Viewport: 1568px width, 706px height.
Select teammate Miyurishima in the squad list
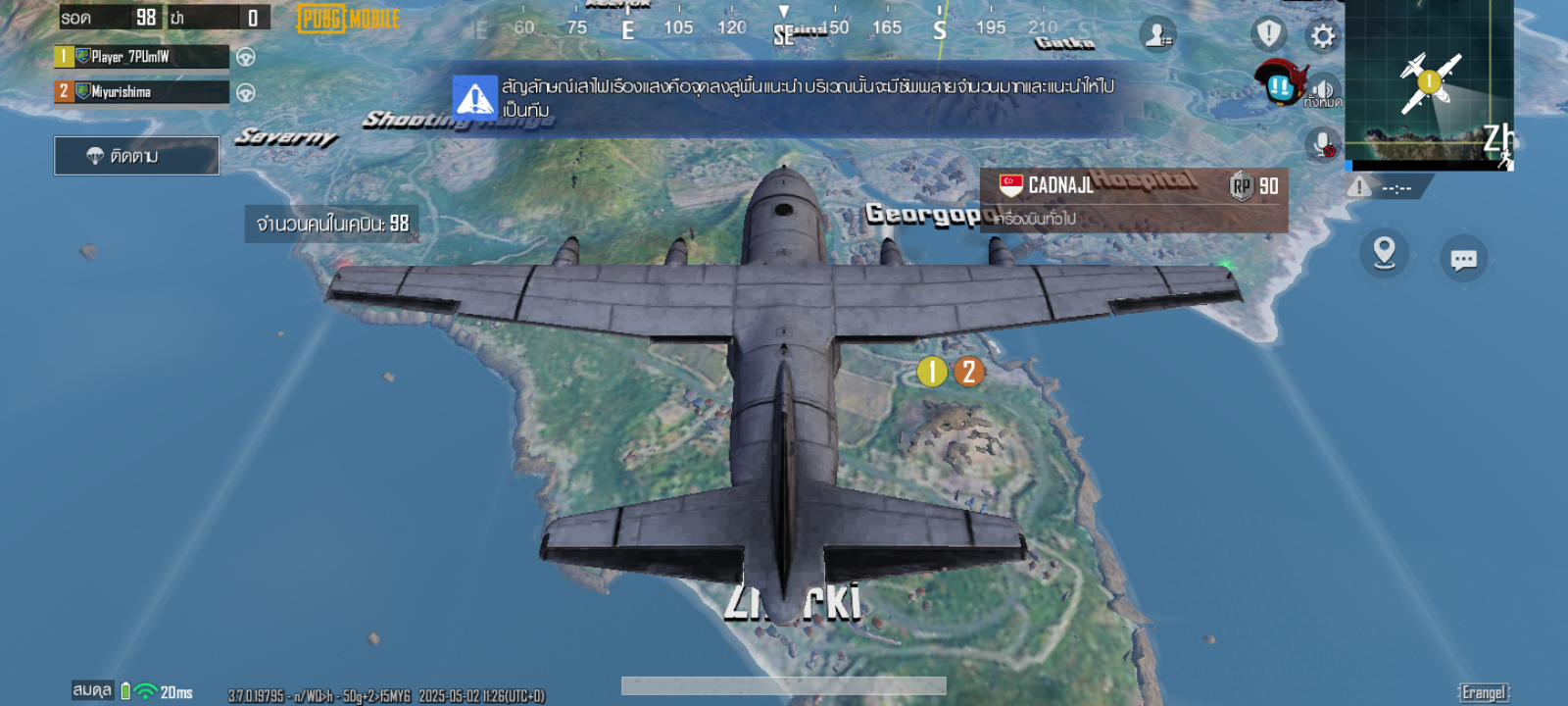141,92
